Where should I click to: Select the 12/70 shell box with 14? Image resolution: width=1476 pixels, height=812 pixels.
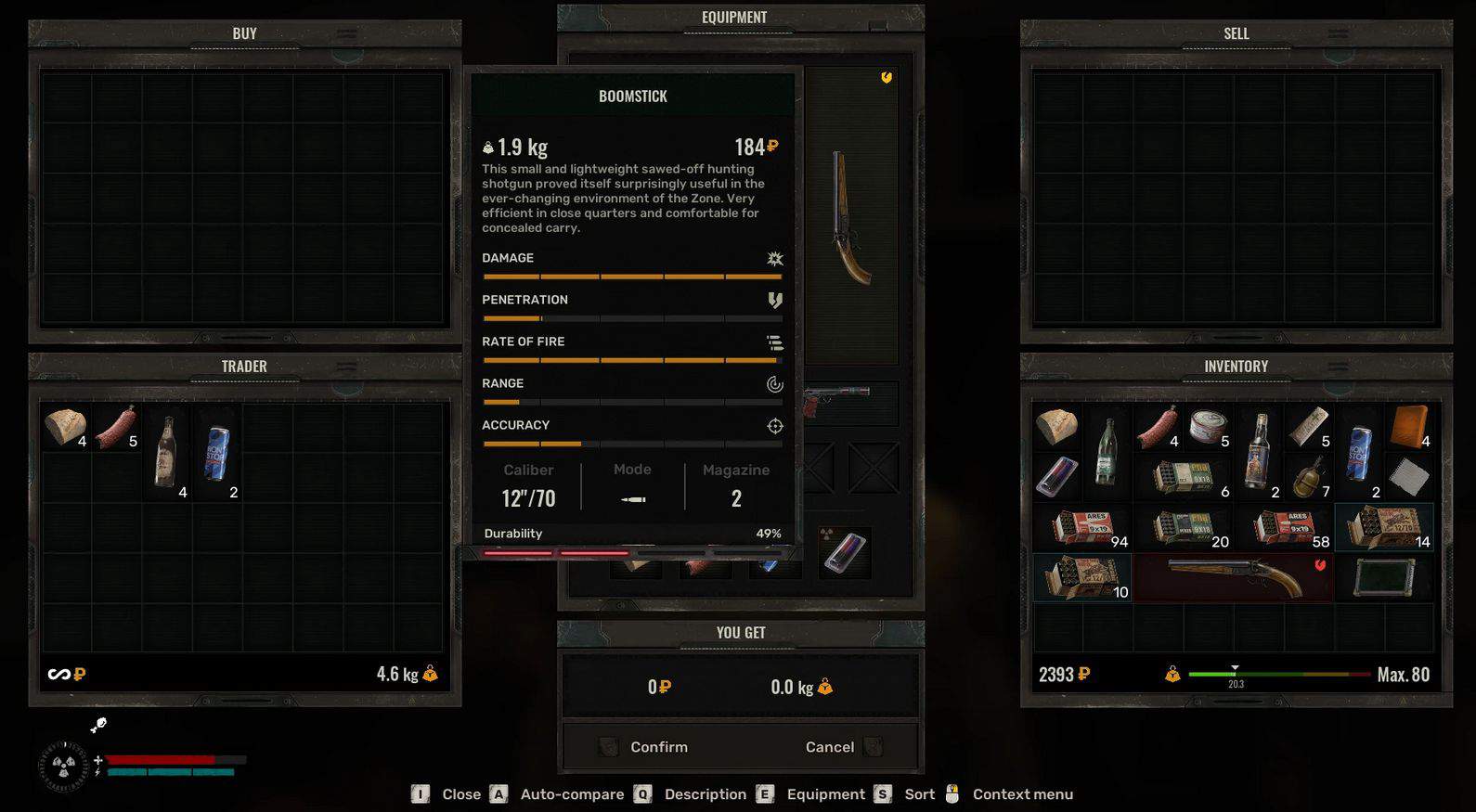1383,527
